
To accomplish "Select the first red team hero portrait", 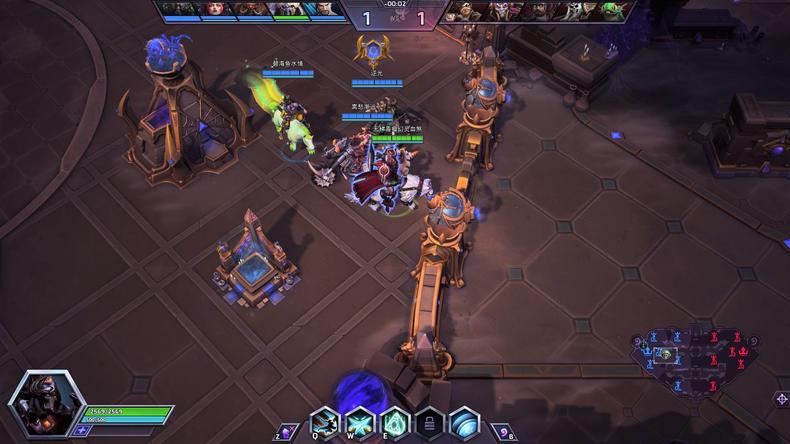I will point(466,11).
